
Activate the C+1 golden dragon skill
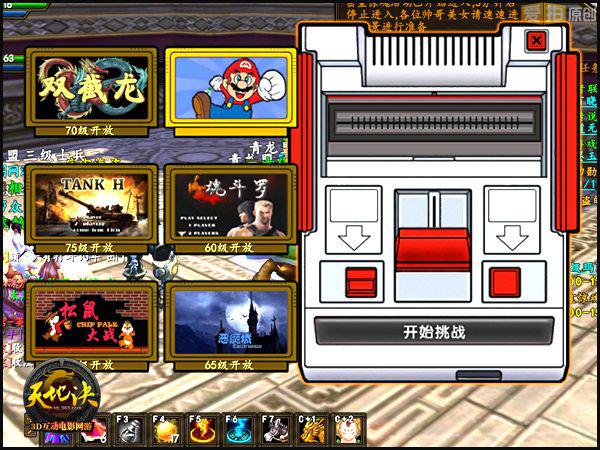[x=312, y=431]
